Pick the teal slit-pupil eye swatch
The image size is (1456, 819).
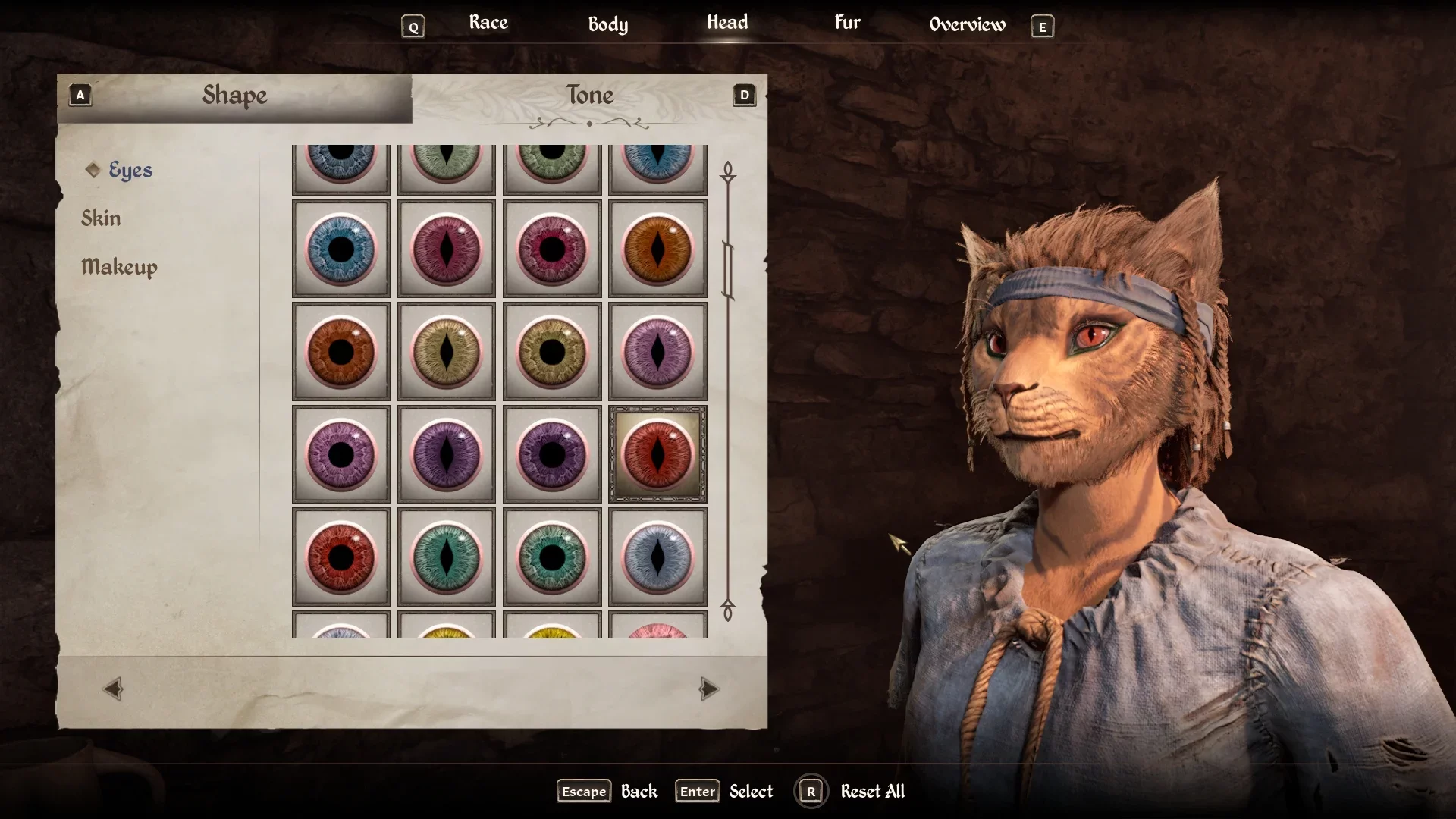[447, 557]
